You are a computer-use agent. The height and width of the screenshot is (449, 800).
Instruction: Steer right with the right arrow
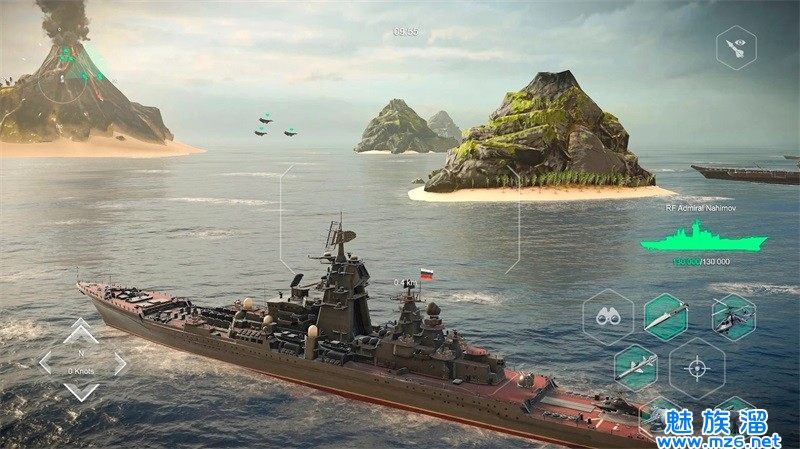(119, 362)
